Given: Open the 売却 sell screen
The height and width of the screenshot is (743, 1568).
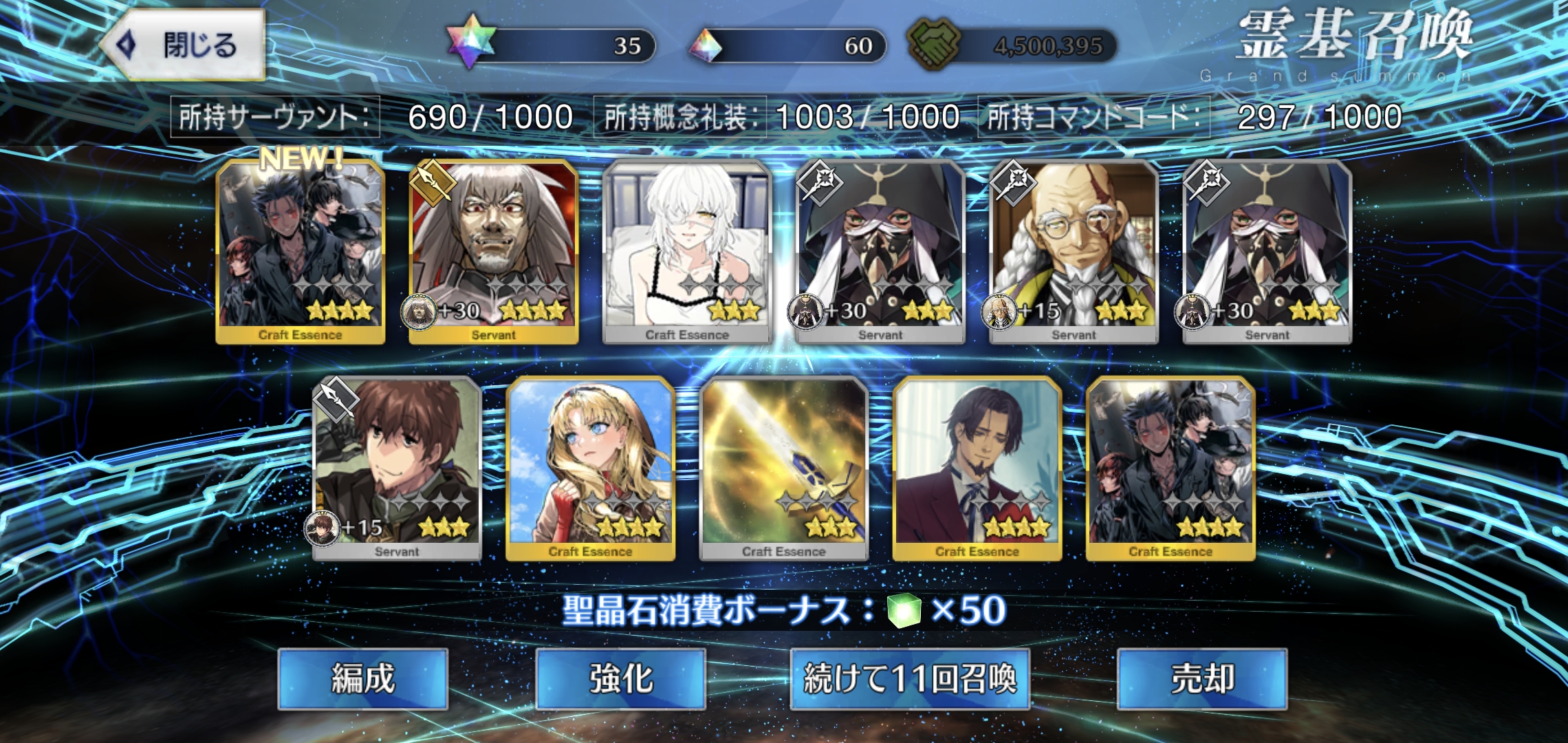Looking at the screenshot, I should (x=1201, y=679).
